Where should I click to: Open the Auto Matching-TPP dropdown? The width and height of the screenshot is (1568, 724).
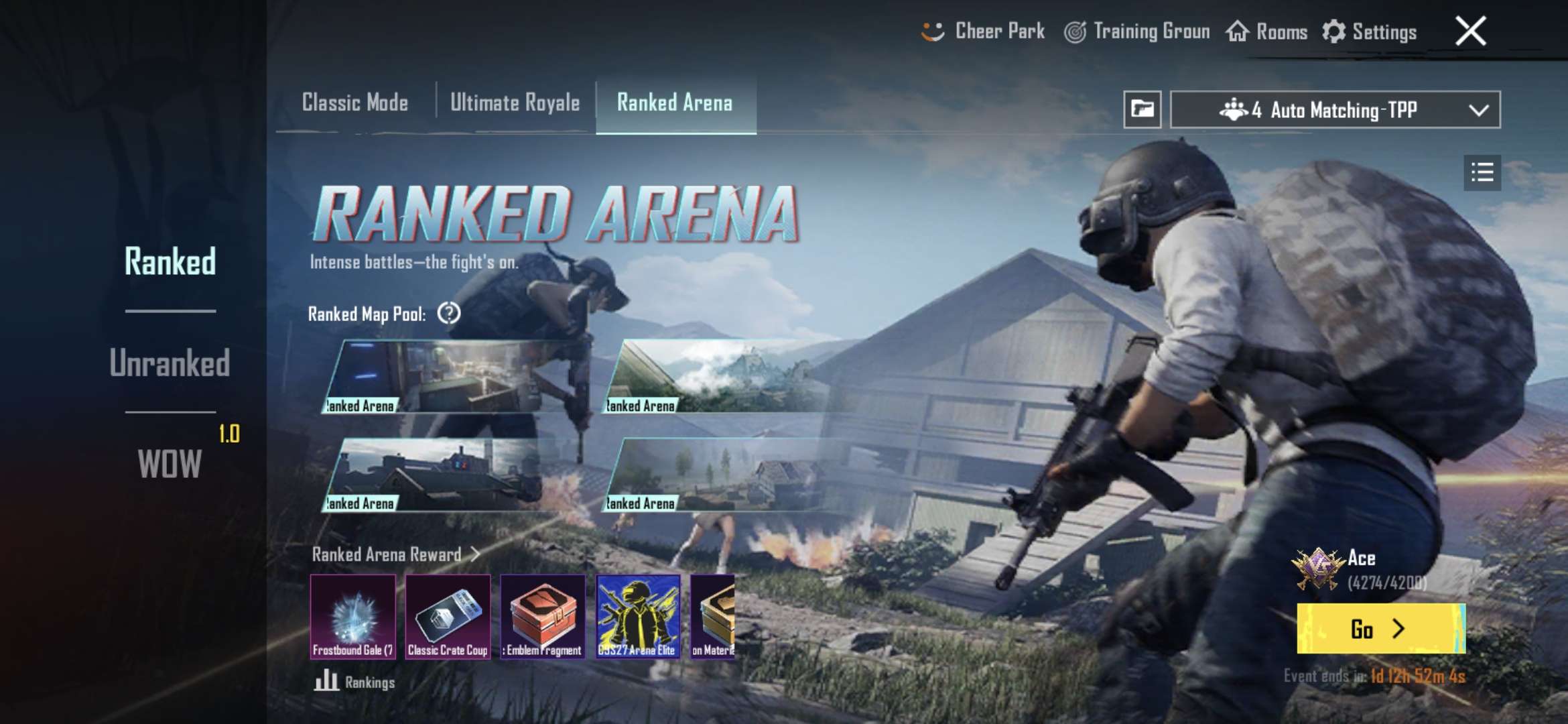pos(1335,110)
